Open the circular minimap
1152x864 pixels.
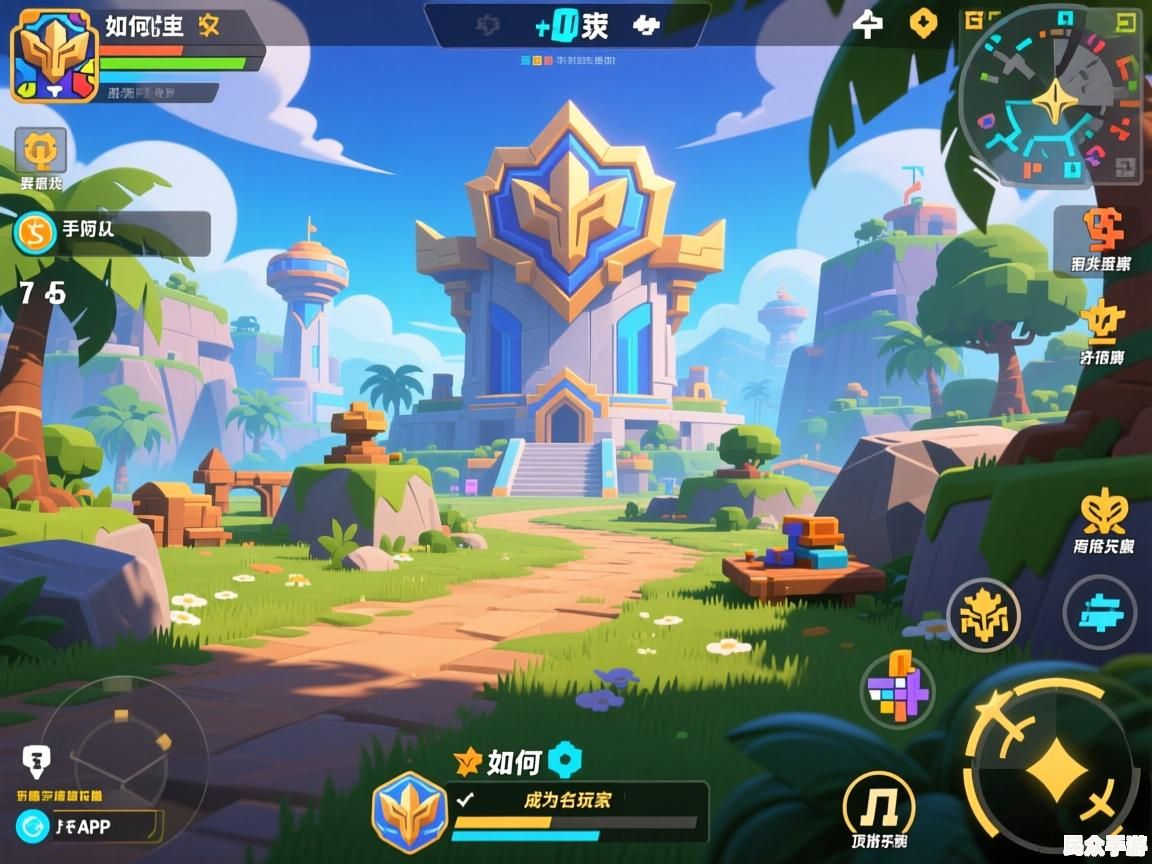point(1050,102)
